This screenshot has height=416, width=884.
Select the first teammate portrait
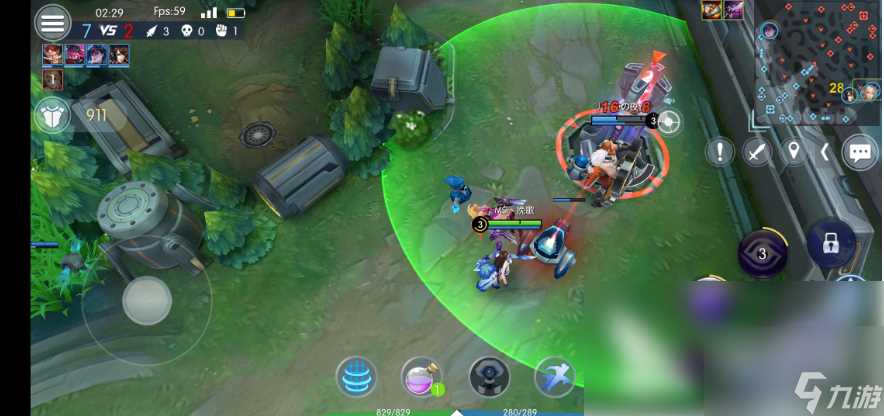pos(51,54)
